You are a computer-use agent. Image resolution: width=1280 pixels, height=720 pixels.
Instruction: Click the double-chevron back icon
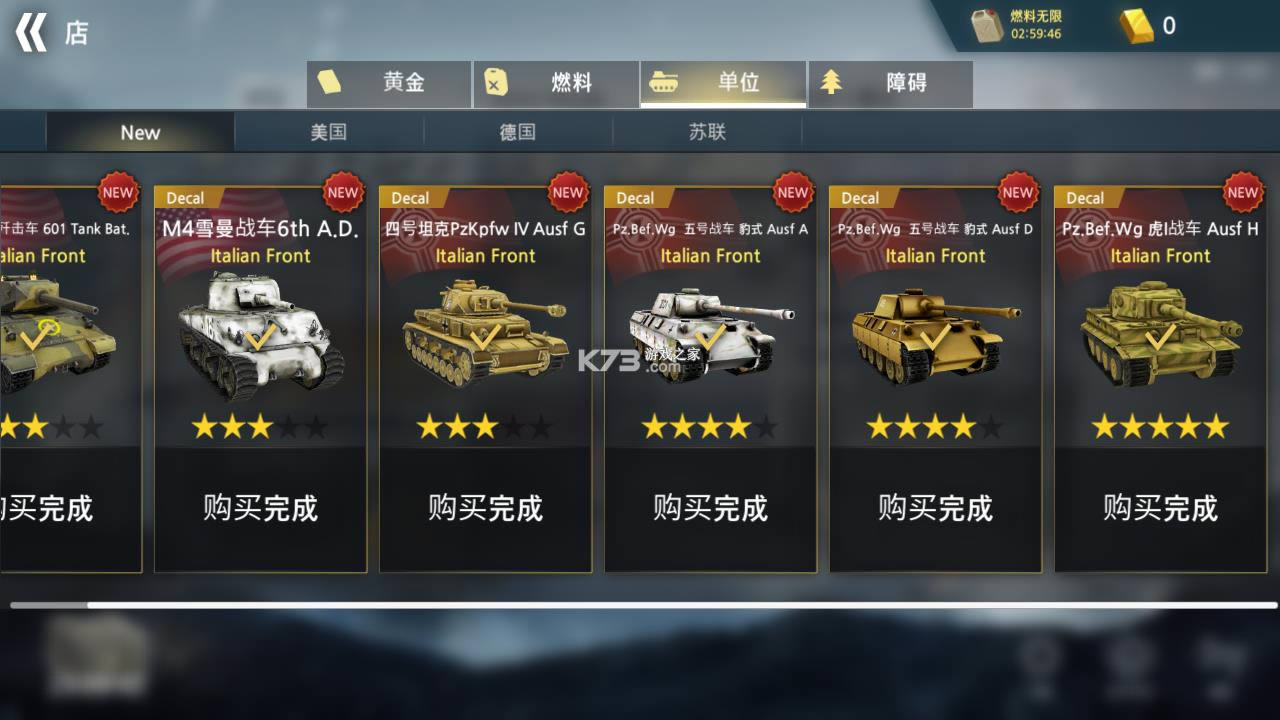point(33,33)
